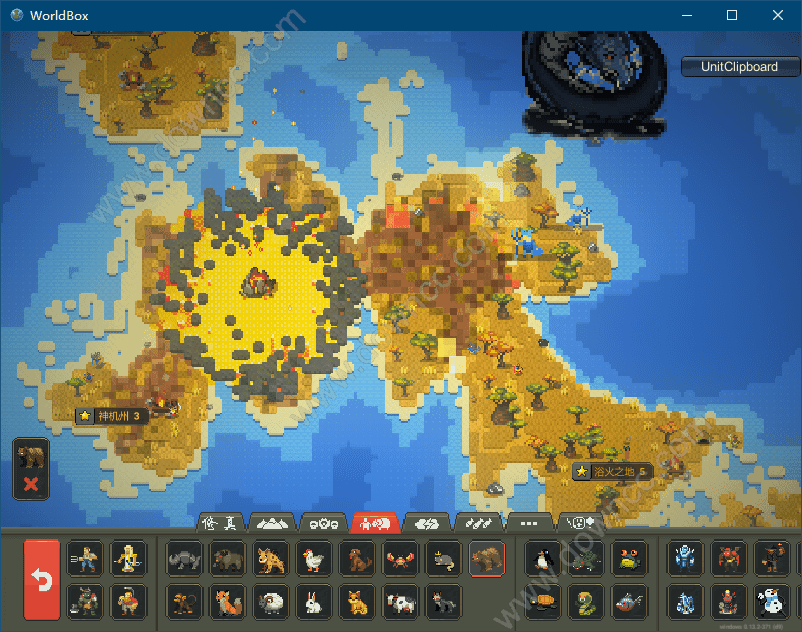Open the mountains terrain tab
802x632 pixels.
(273, 522)
